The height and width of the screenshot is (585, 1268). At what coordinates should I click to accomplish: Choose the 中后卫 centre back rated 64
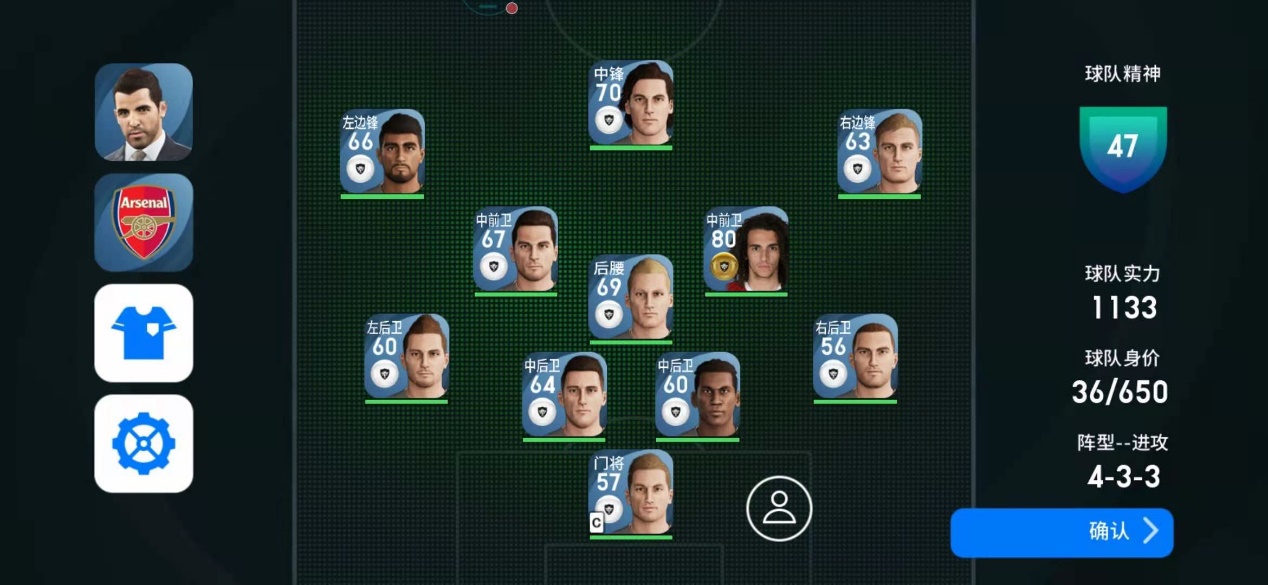(x=564, y=395)
